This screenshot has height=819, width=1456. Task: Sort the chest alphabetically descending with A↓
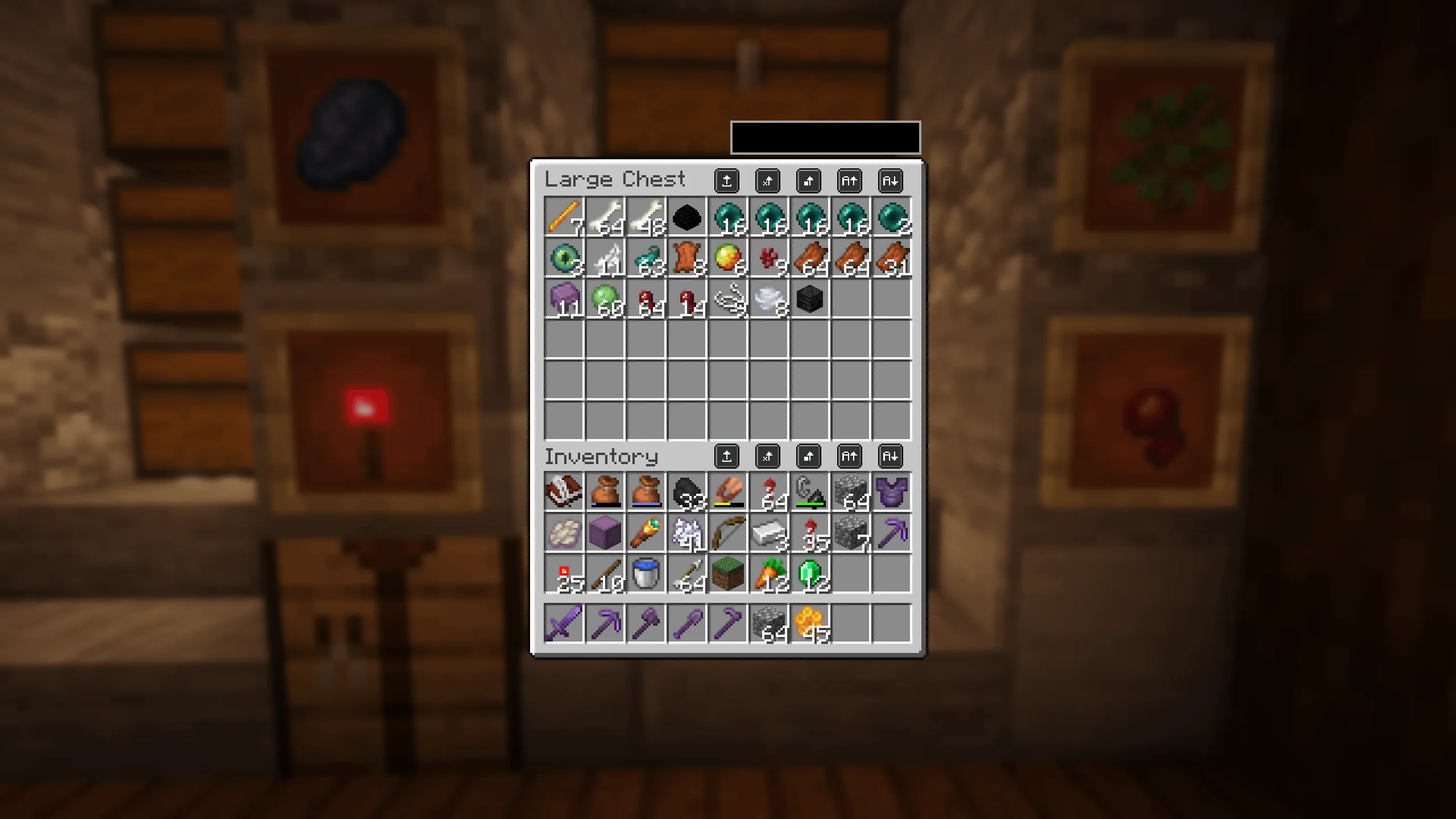(891, 182)
